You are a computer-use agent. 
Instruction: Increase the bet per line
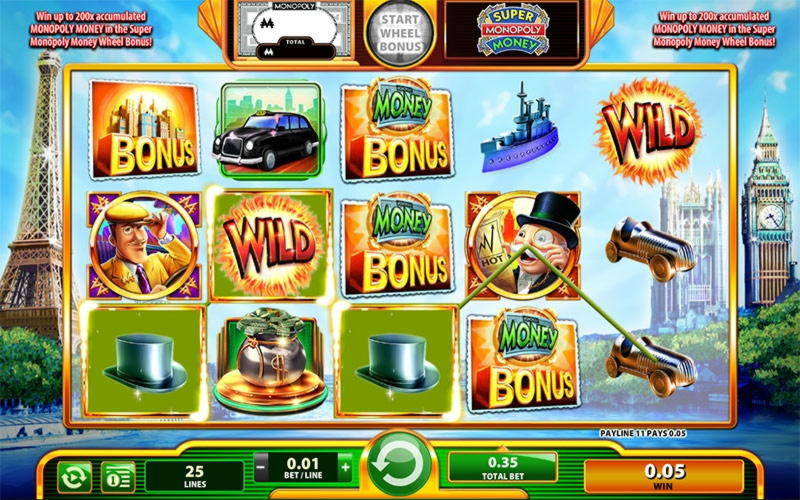coord(346,466)
